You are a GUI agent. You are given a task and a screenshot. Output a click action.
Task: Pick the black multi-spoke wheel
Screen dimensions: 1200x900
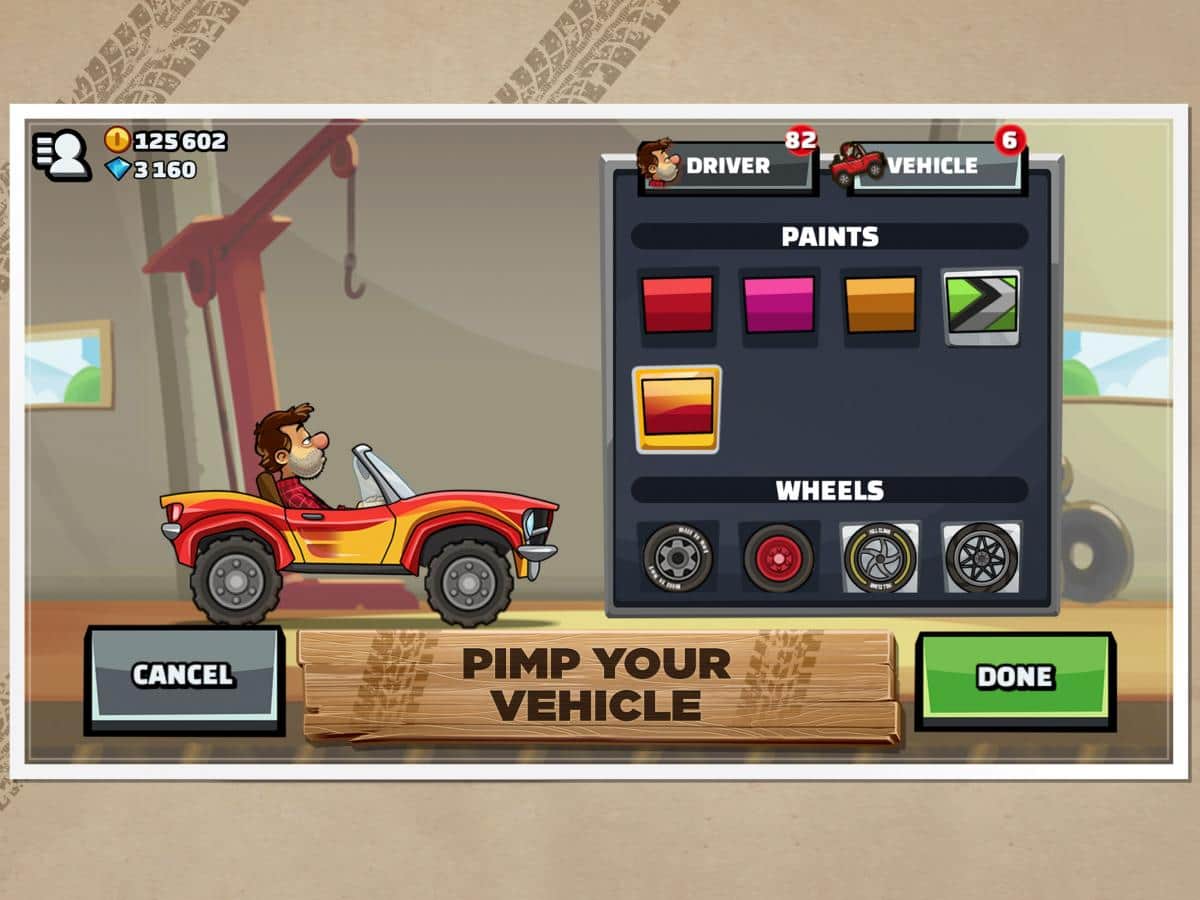(x=981, y=557)
